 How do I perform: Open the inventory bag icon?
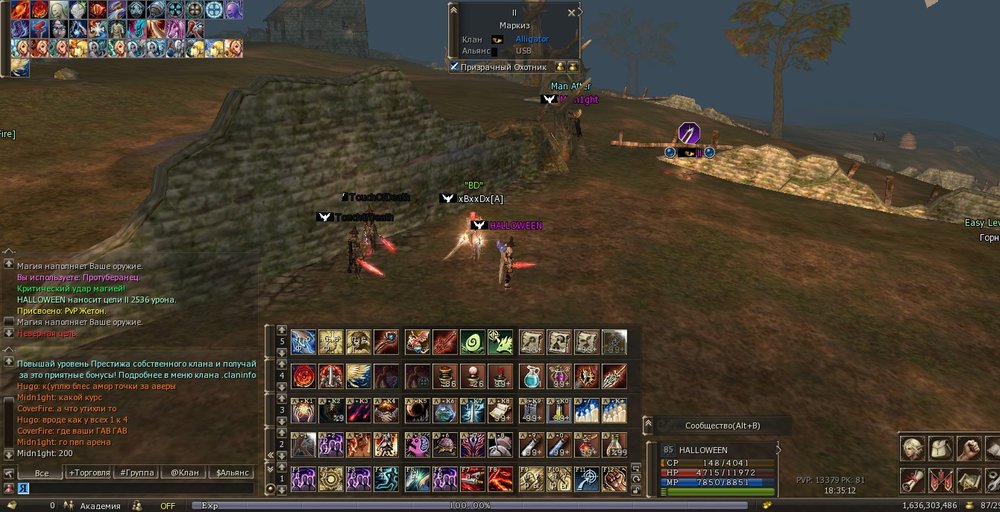tap(940, 448)
